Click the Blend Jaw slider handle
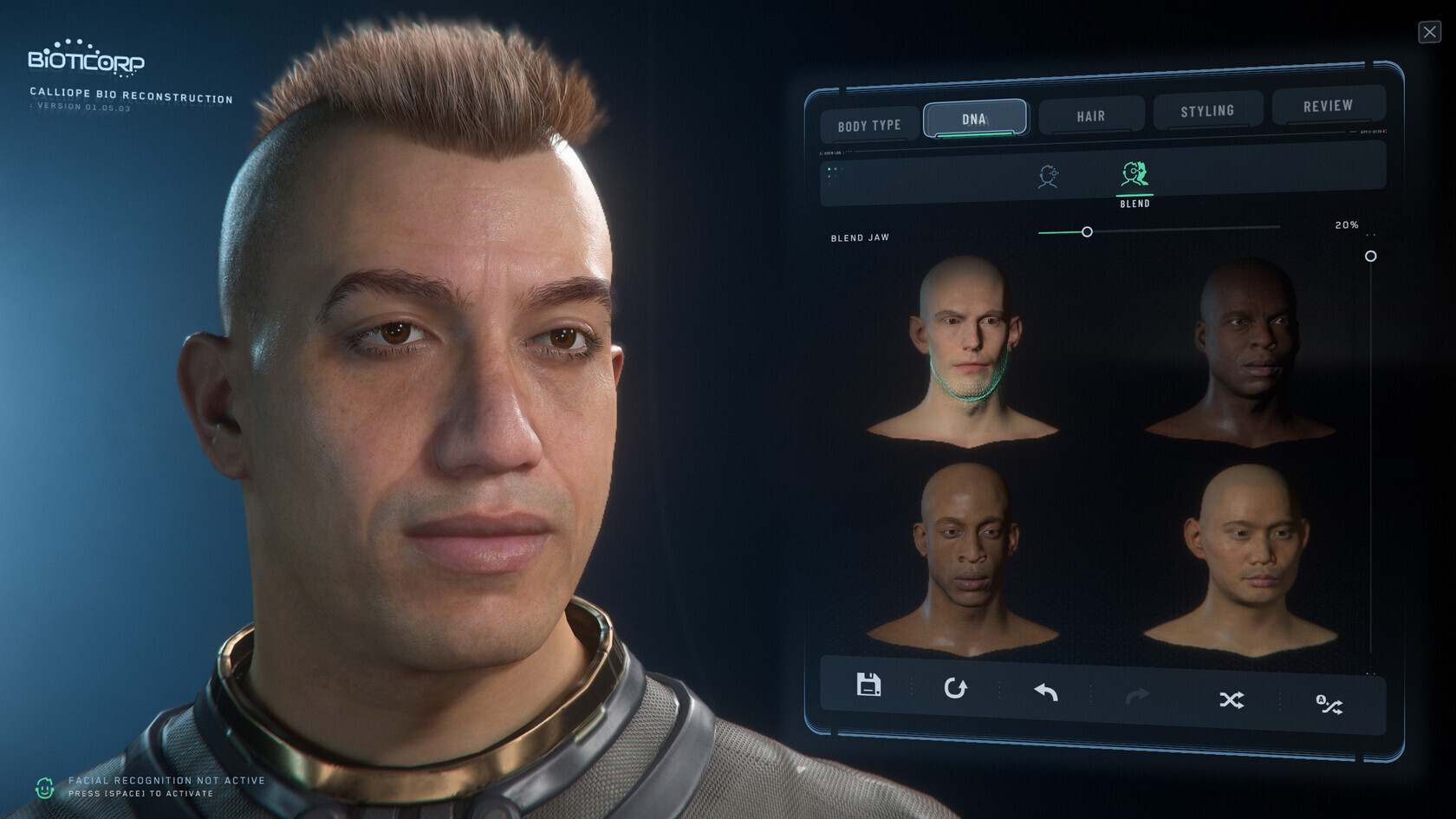 (1087, 232)
